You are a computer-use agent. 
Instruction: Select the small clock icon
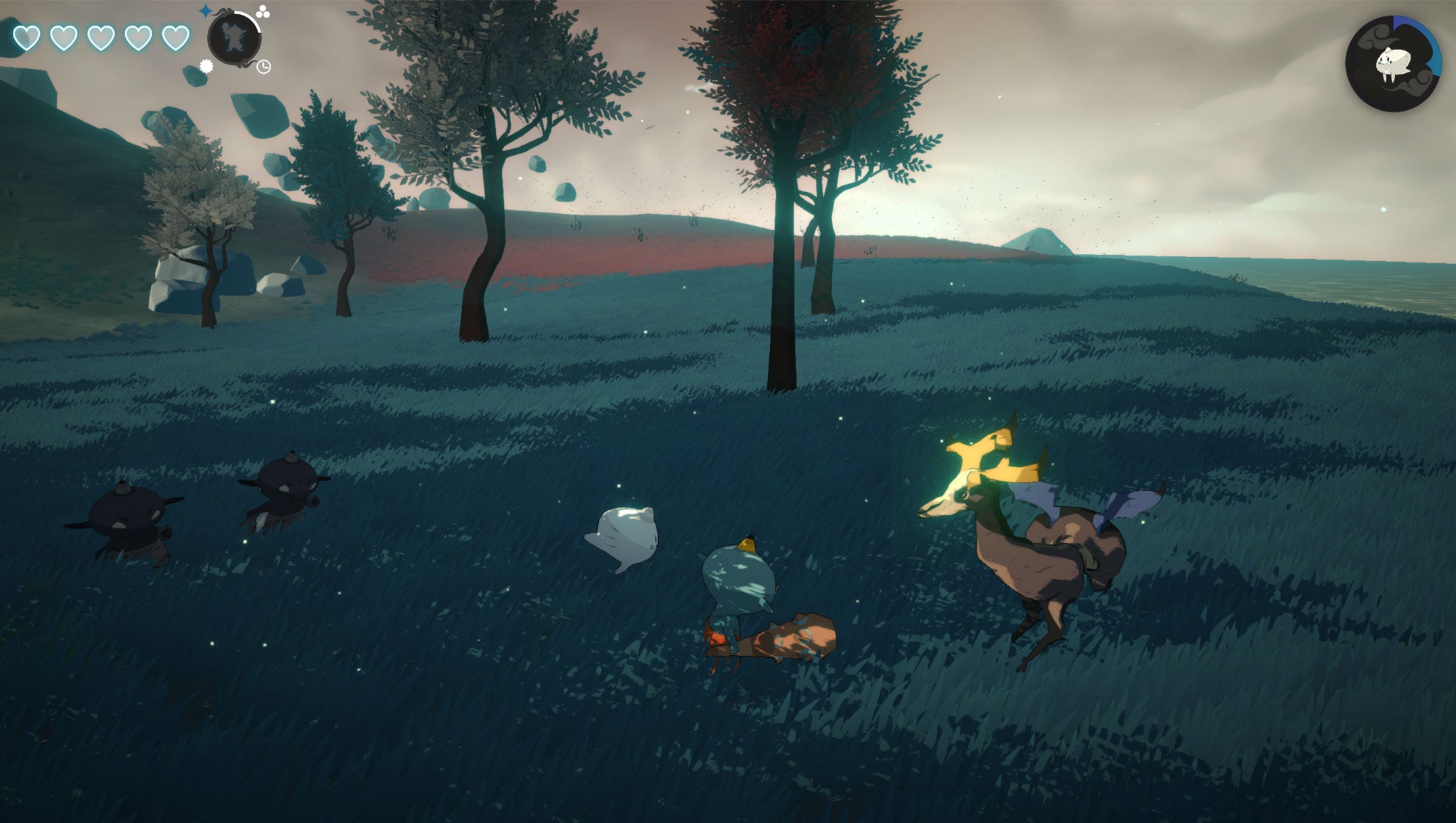[264, 66]
